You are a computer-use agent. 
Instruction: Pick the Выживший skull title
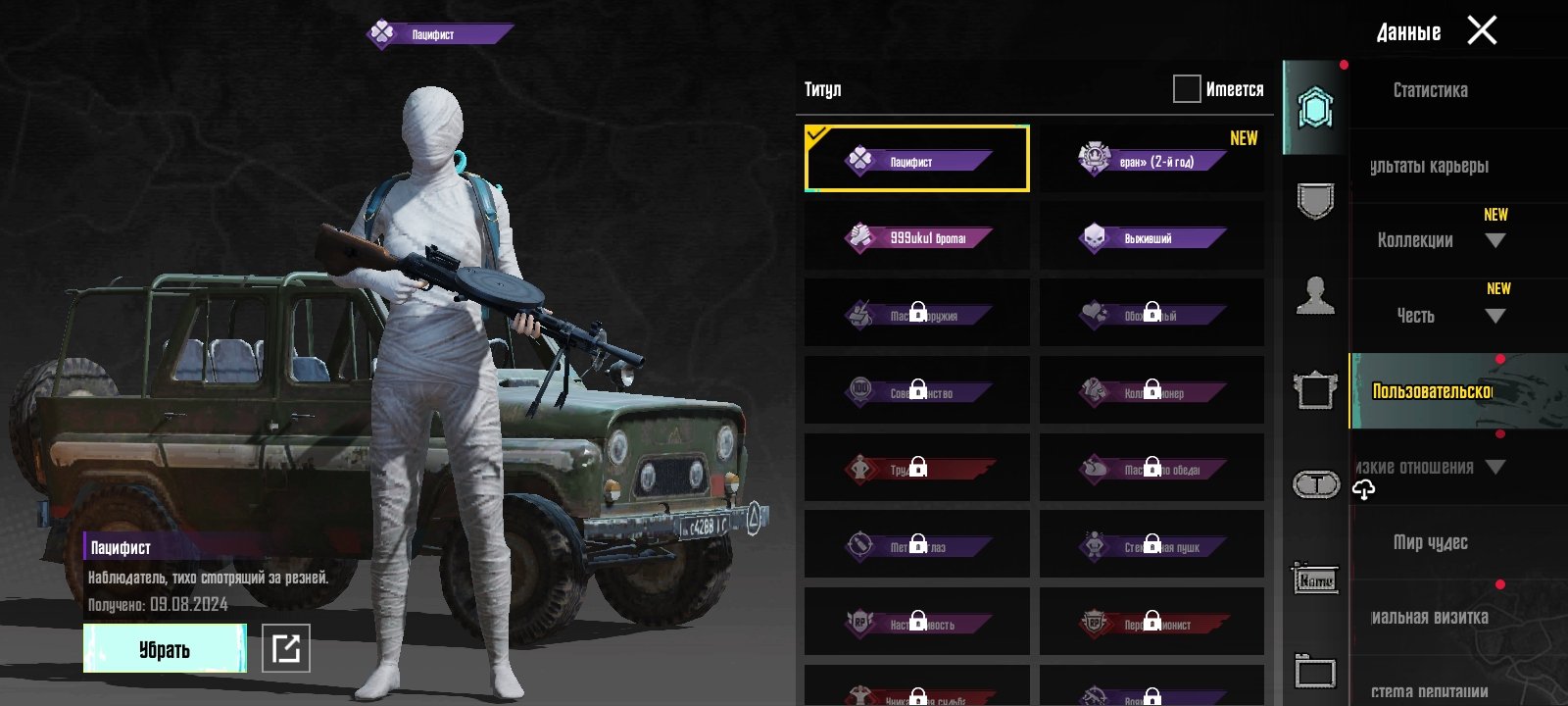tap(1151, 236)
